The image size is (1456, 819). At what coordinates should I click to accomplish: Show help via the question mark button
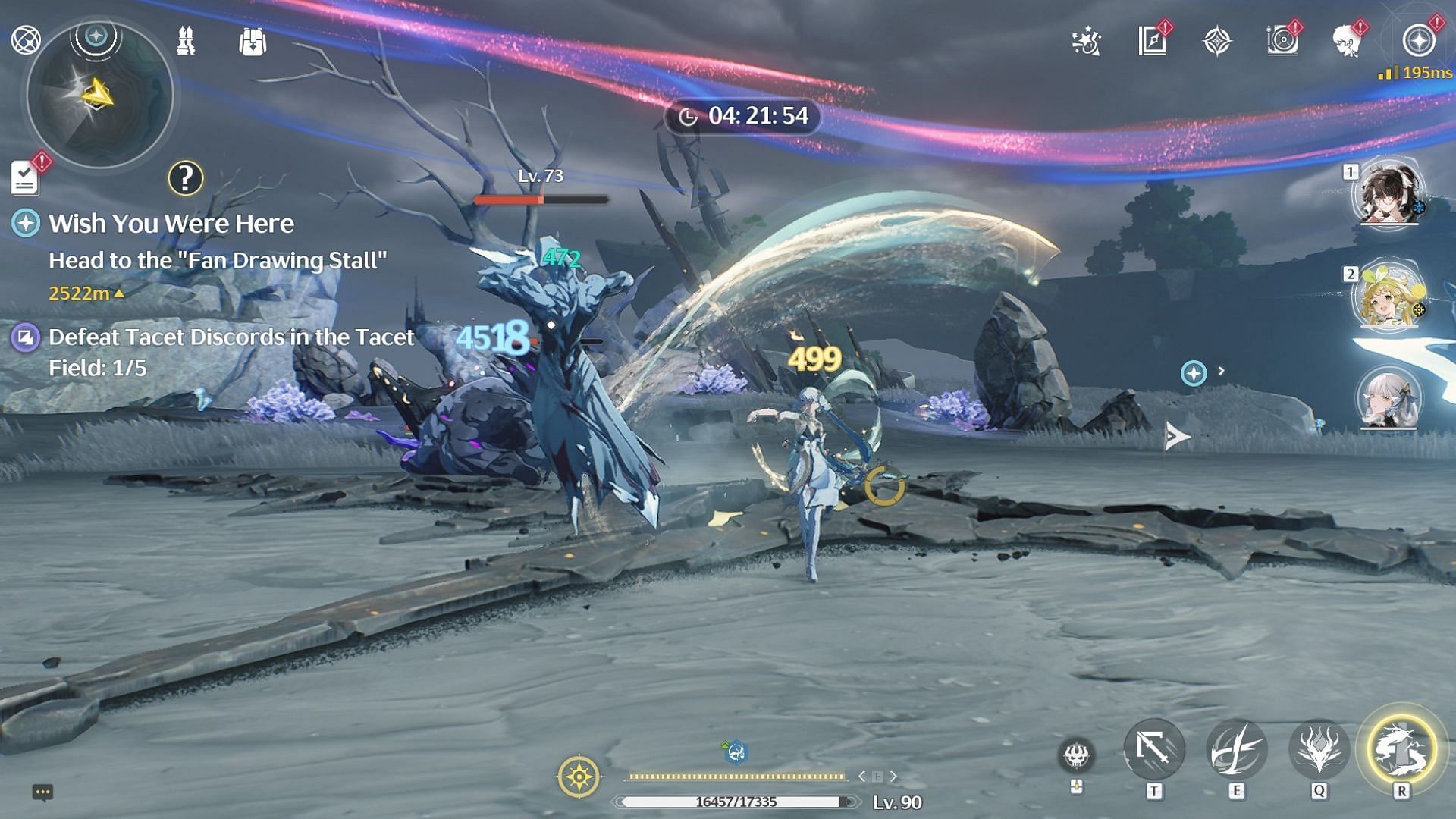(x=185, y=178)
